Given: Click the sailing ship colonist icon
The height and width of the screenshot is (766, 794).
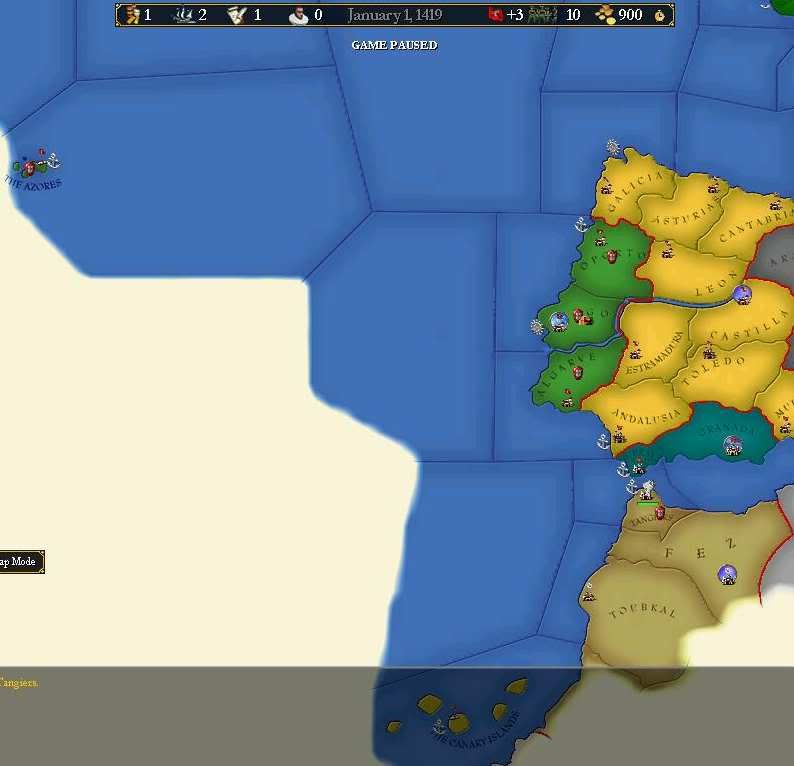Looking at the screenshot, I should click(185, 15).
